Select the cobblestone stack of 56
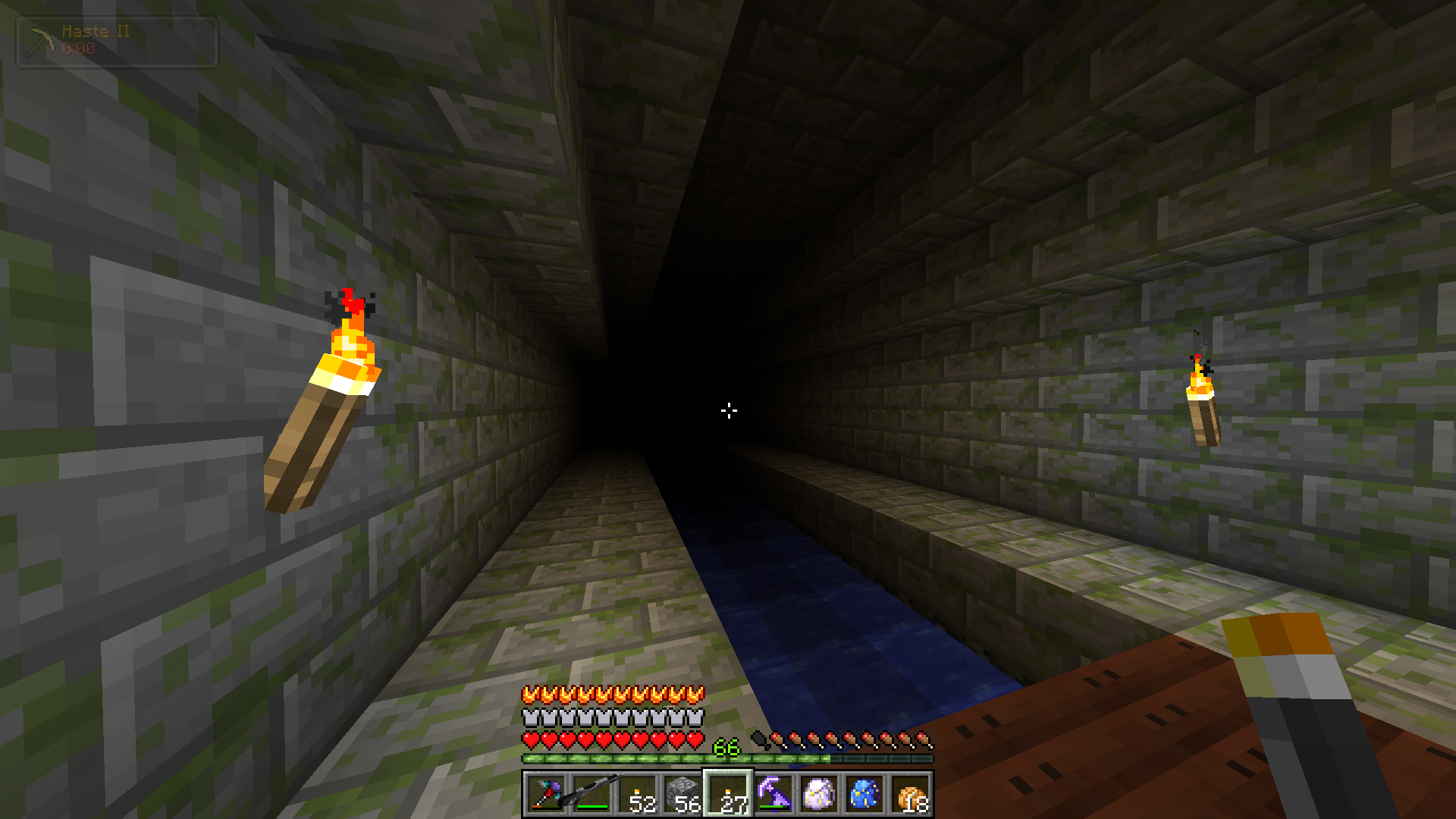The width and height of the screenshot is (1456, 819). click(682, 794)
